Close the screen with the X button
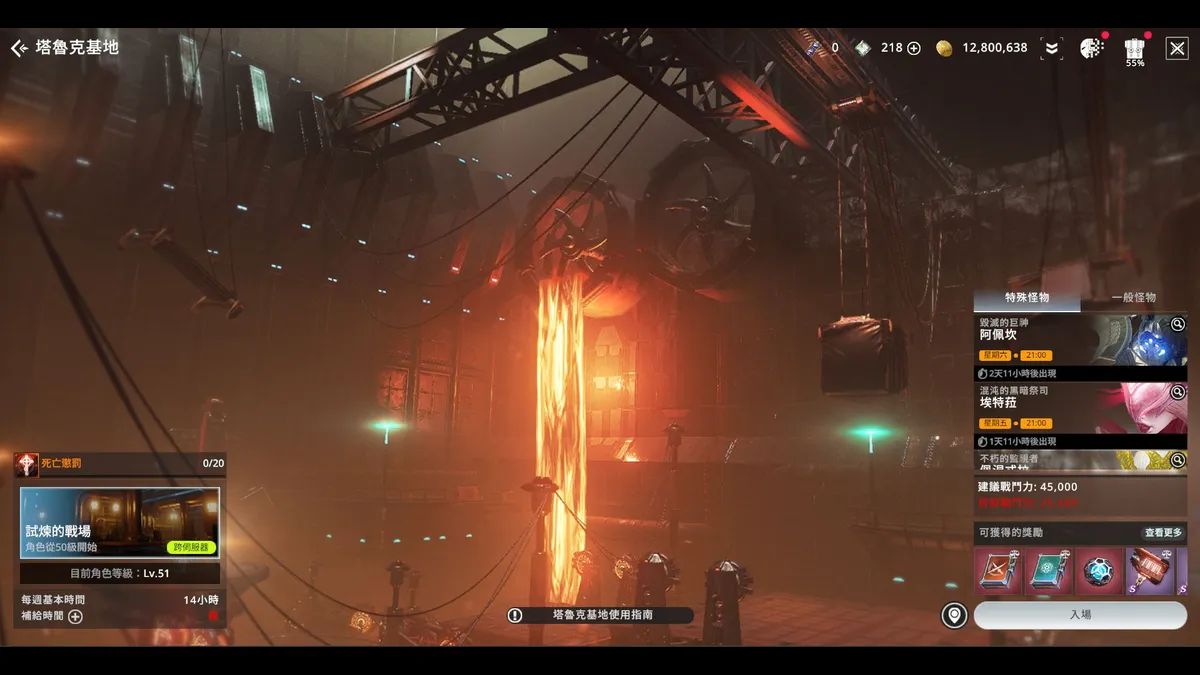The image size is (1200, 675). [x=1177, y=48]
